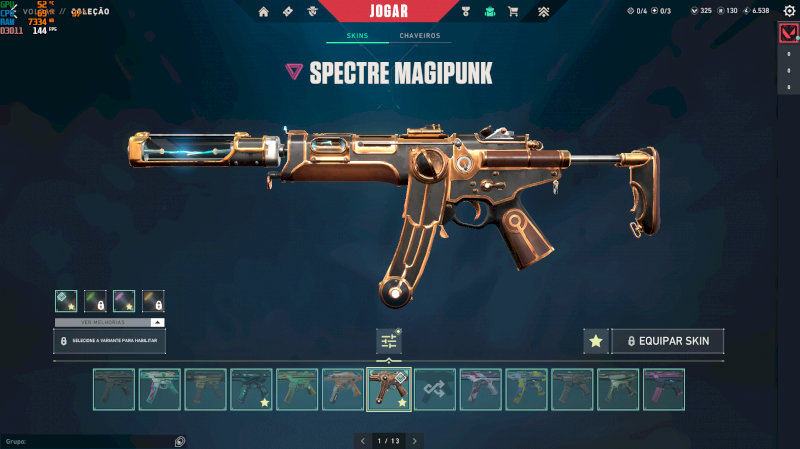This screenshot has height=449, width=800.
Task: Click the Valorant logo in the side panel
Action: pos(788,34)
